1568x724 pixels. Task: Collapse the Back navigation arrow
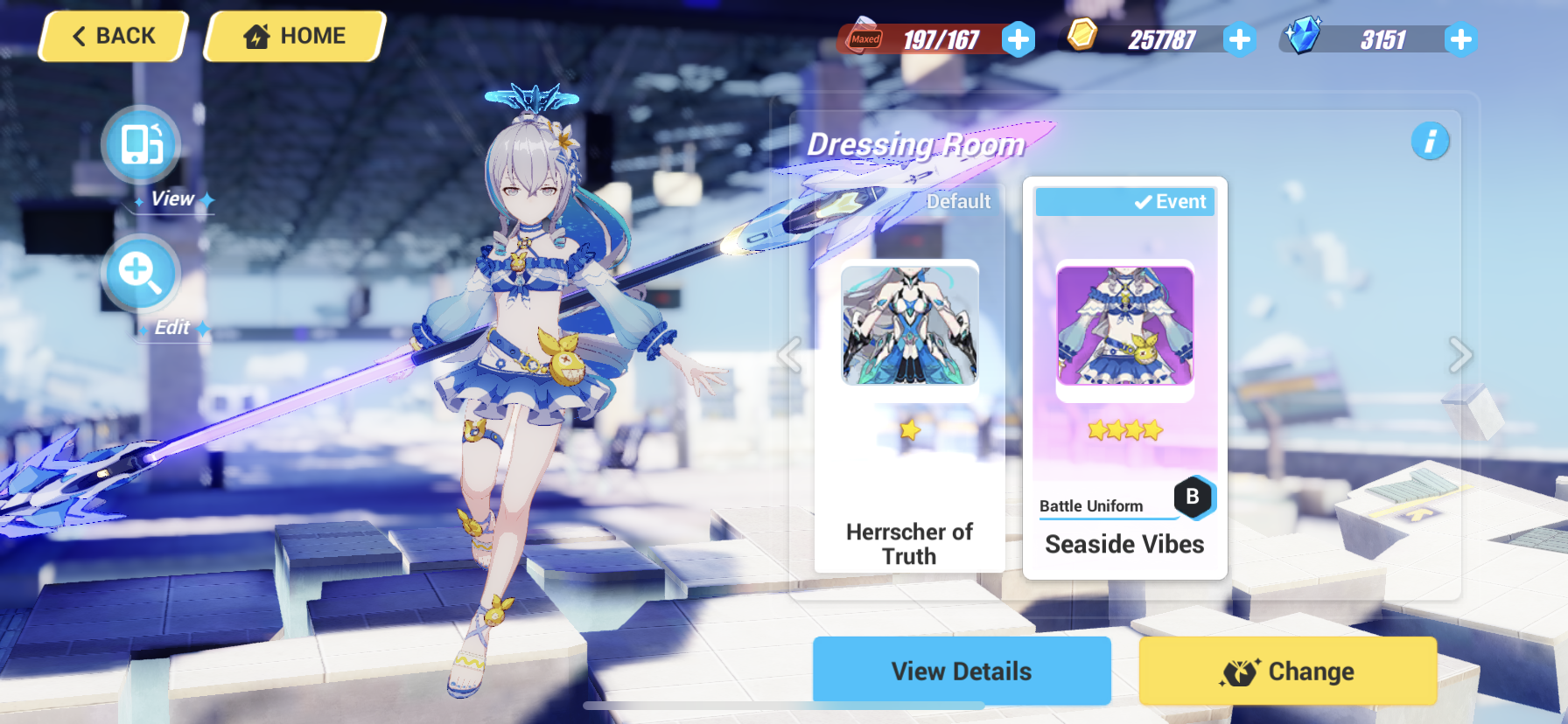[x=79, y=35]
